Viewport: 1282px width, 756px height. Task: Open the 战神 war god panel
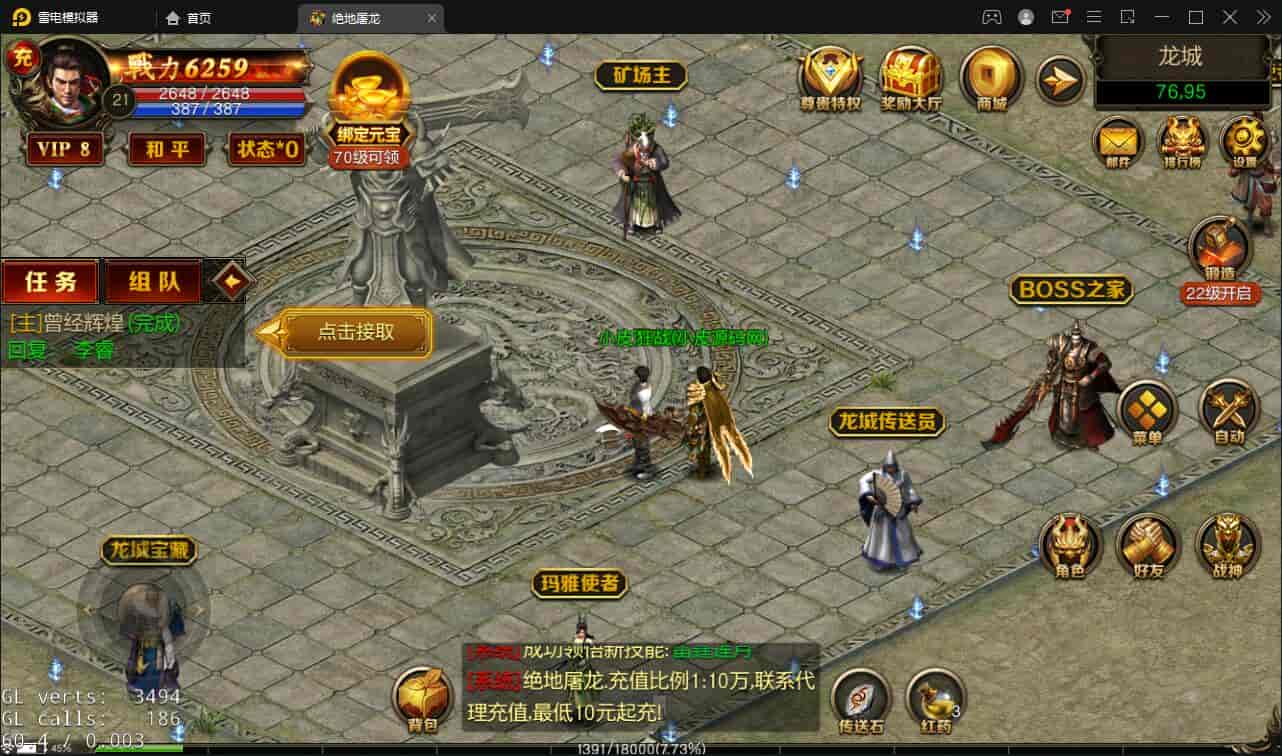(1227, 546)
